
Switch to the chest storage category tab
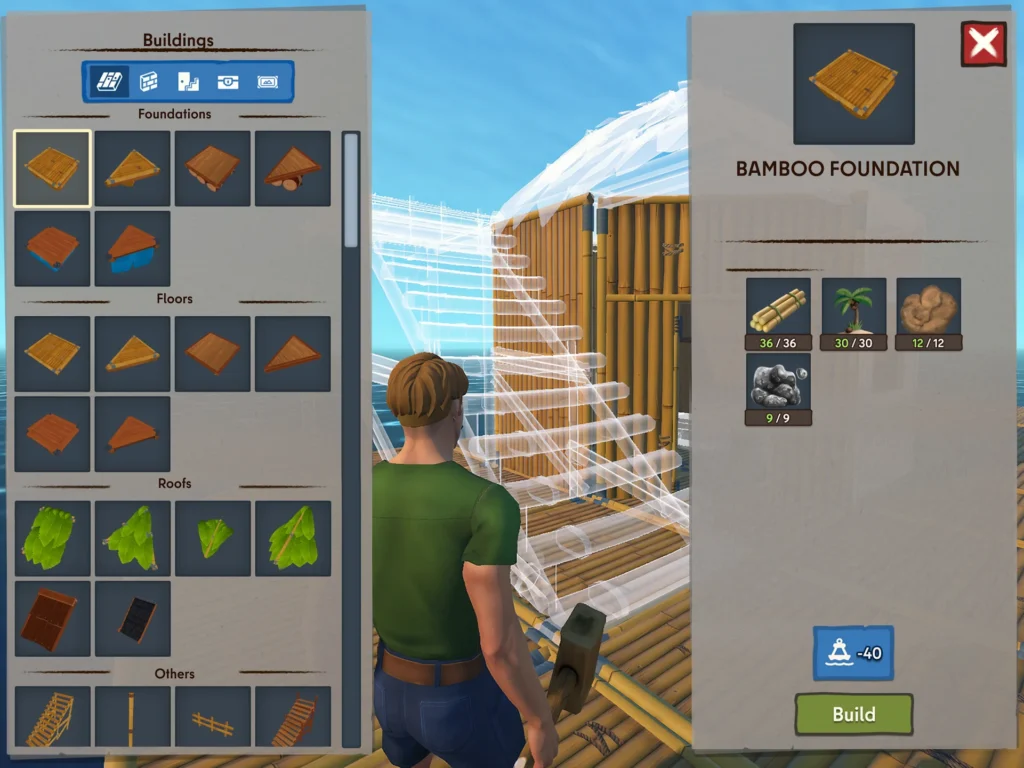pos(228,82)
